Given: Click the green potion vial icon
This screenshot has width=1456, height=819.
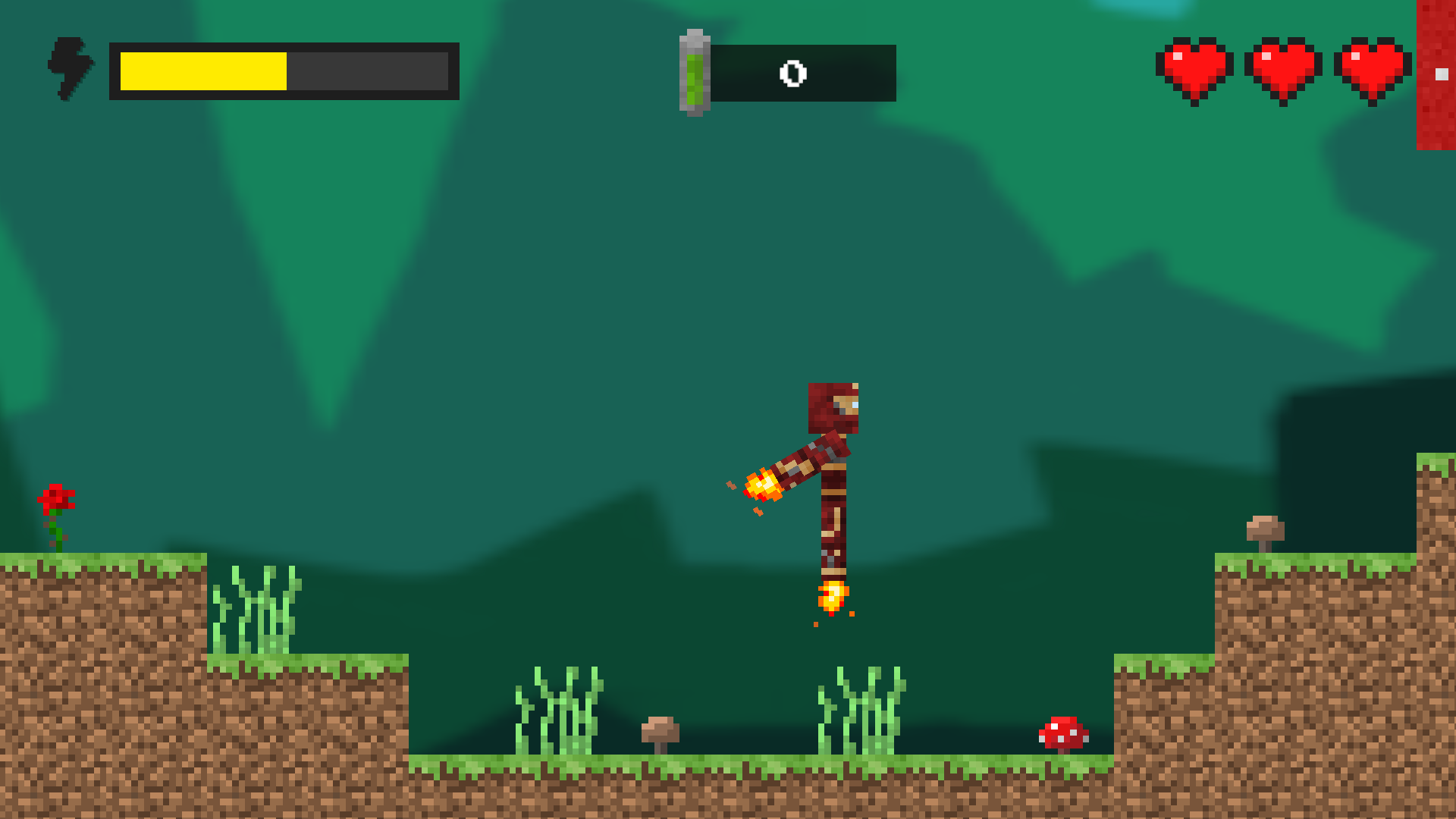Looking at the screenshot, I should pos(694,72).
